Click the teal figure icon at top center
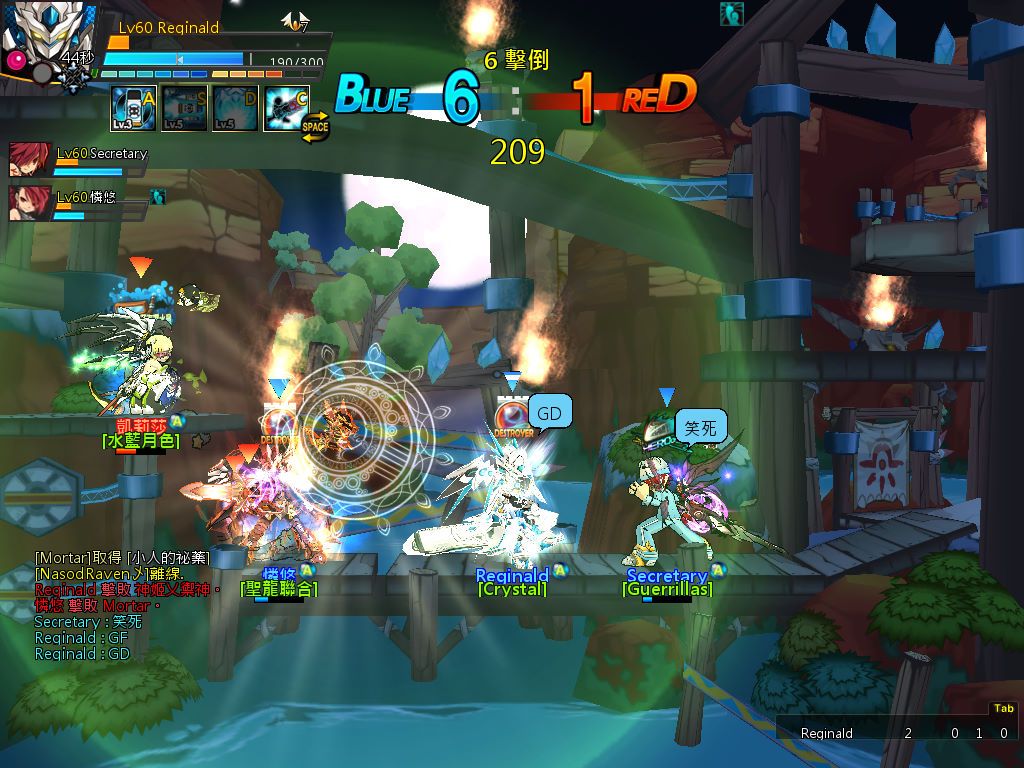 click(x=731, y=14)
